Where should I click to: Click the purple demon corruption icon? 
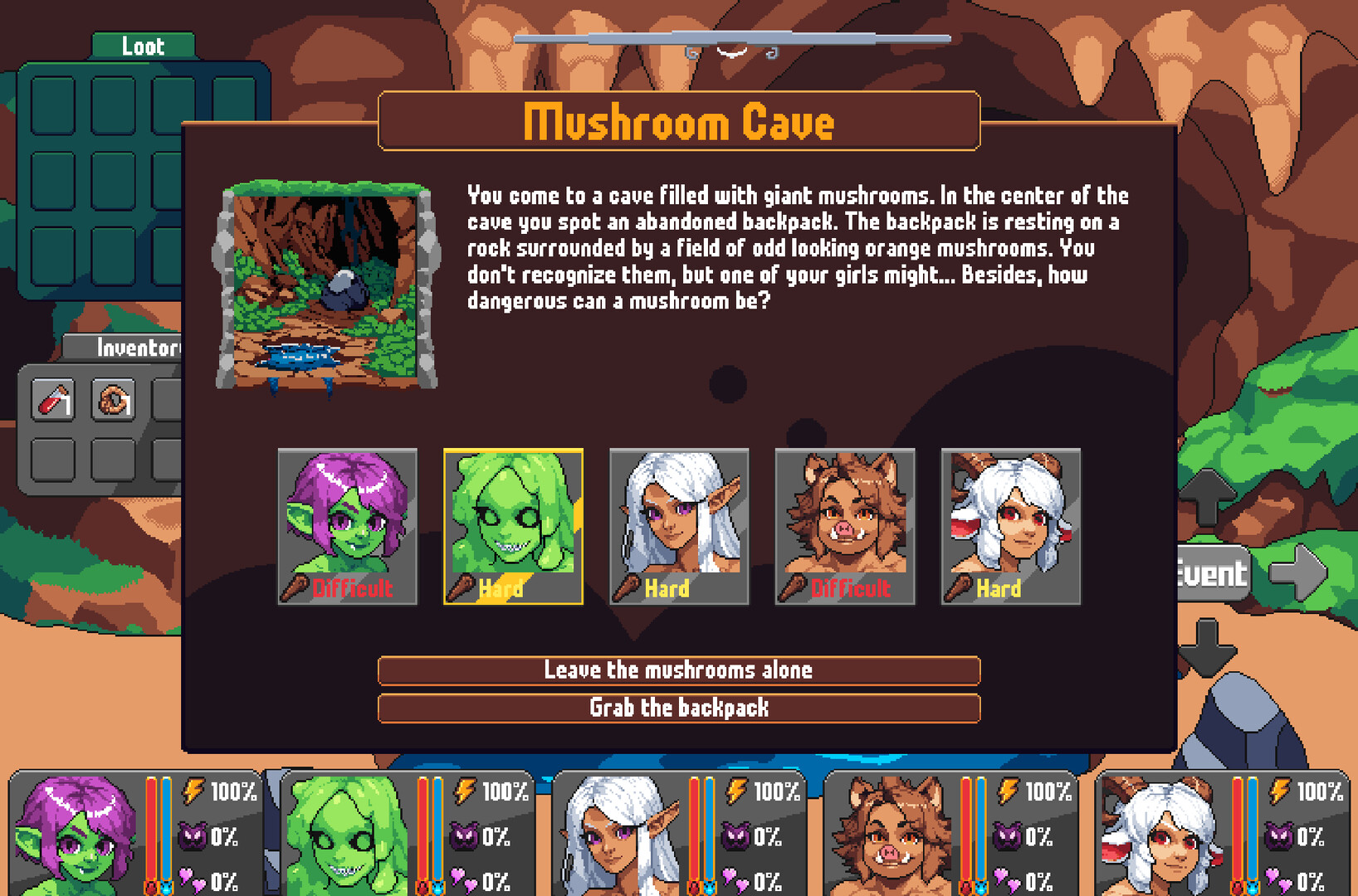pos(194,837)
